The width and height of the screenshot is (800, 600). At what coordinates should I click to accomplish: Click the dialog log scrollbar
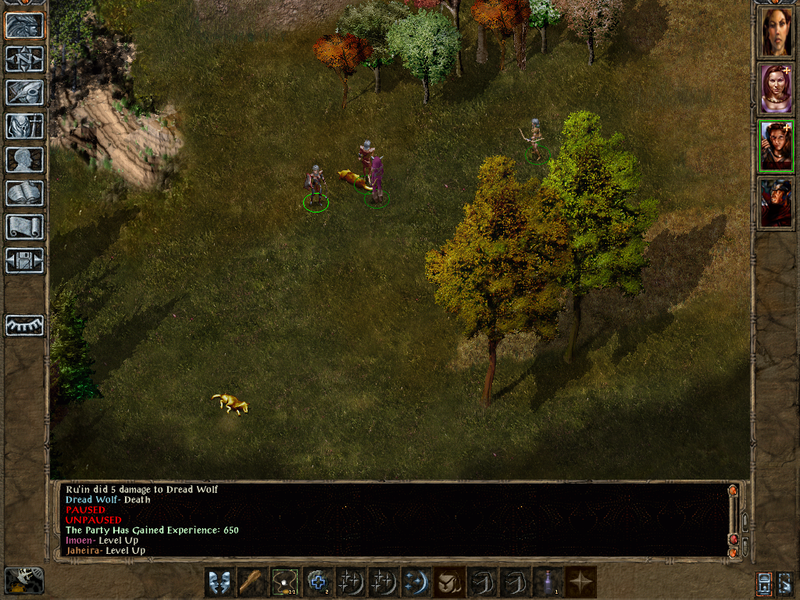[734, 520]
